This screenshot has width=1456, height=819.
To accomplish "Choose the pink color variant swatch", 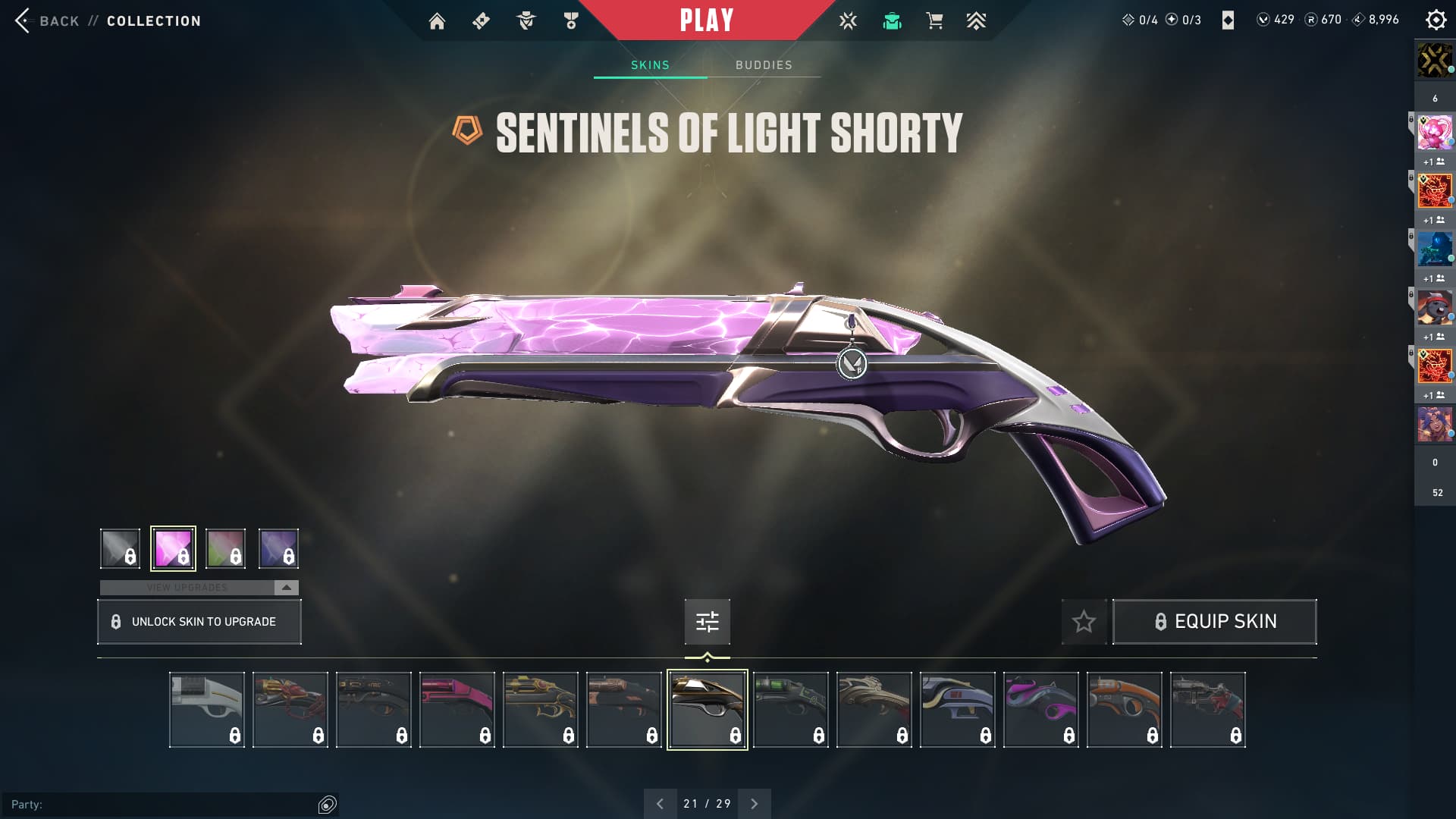I will coord(173,548).
